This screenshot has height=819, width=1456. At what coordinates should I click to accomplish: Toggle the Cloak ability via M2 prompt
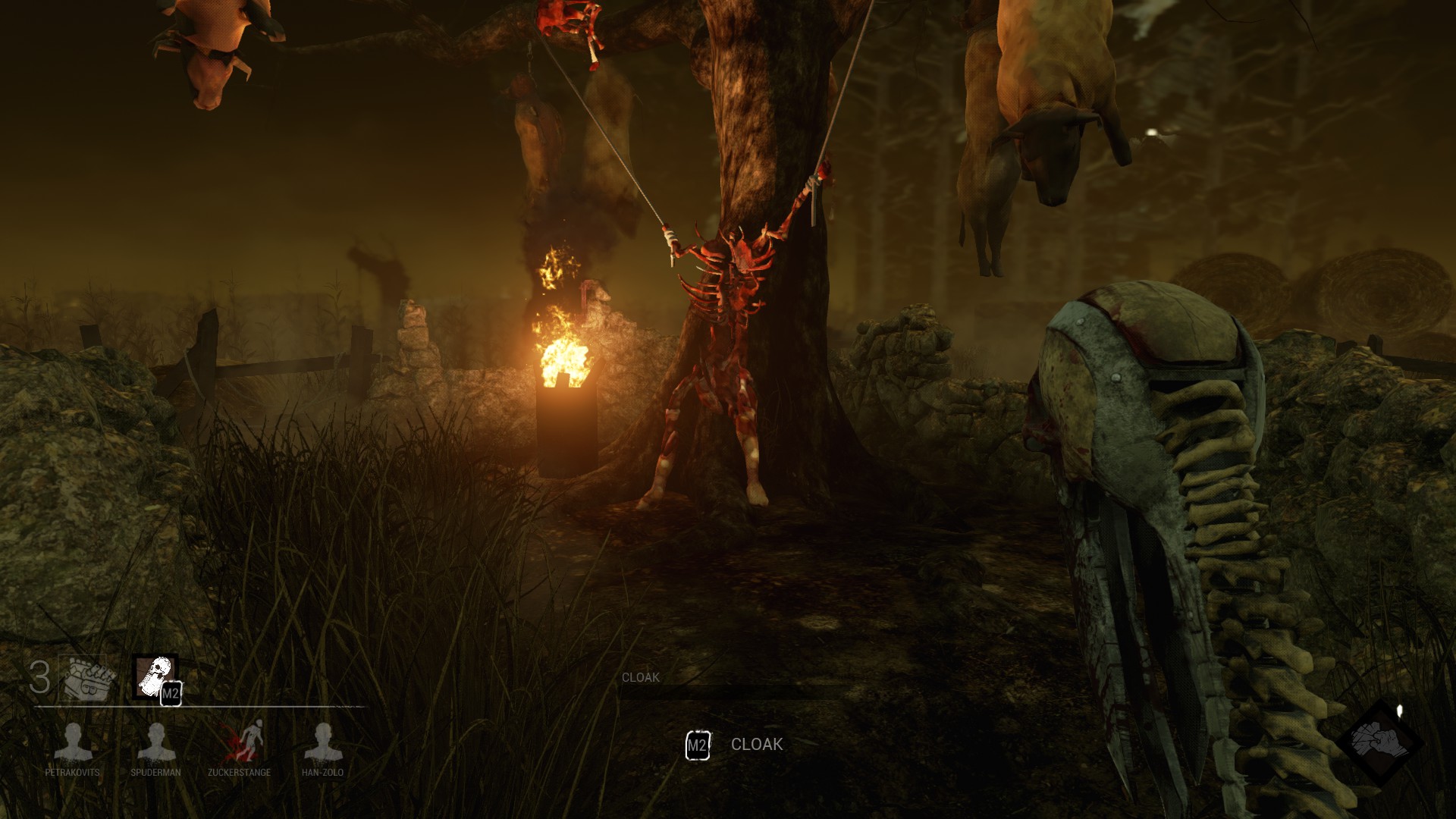697,745
